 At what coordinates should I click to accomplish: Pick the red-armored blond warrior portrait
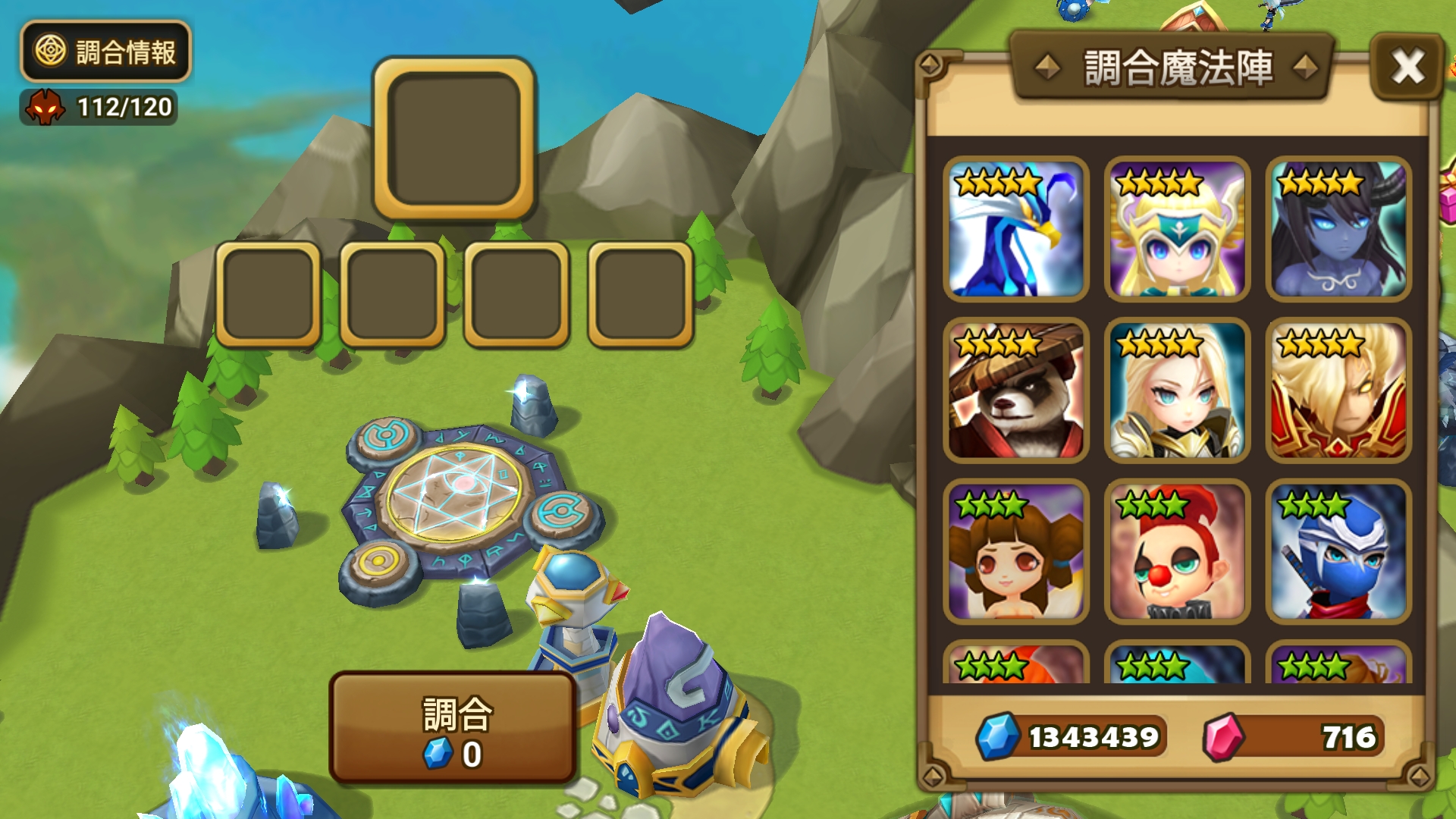[x=1338, y=391]
